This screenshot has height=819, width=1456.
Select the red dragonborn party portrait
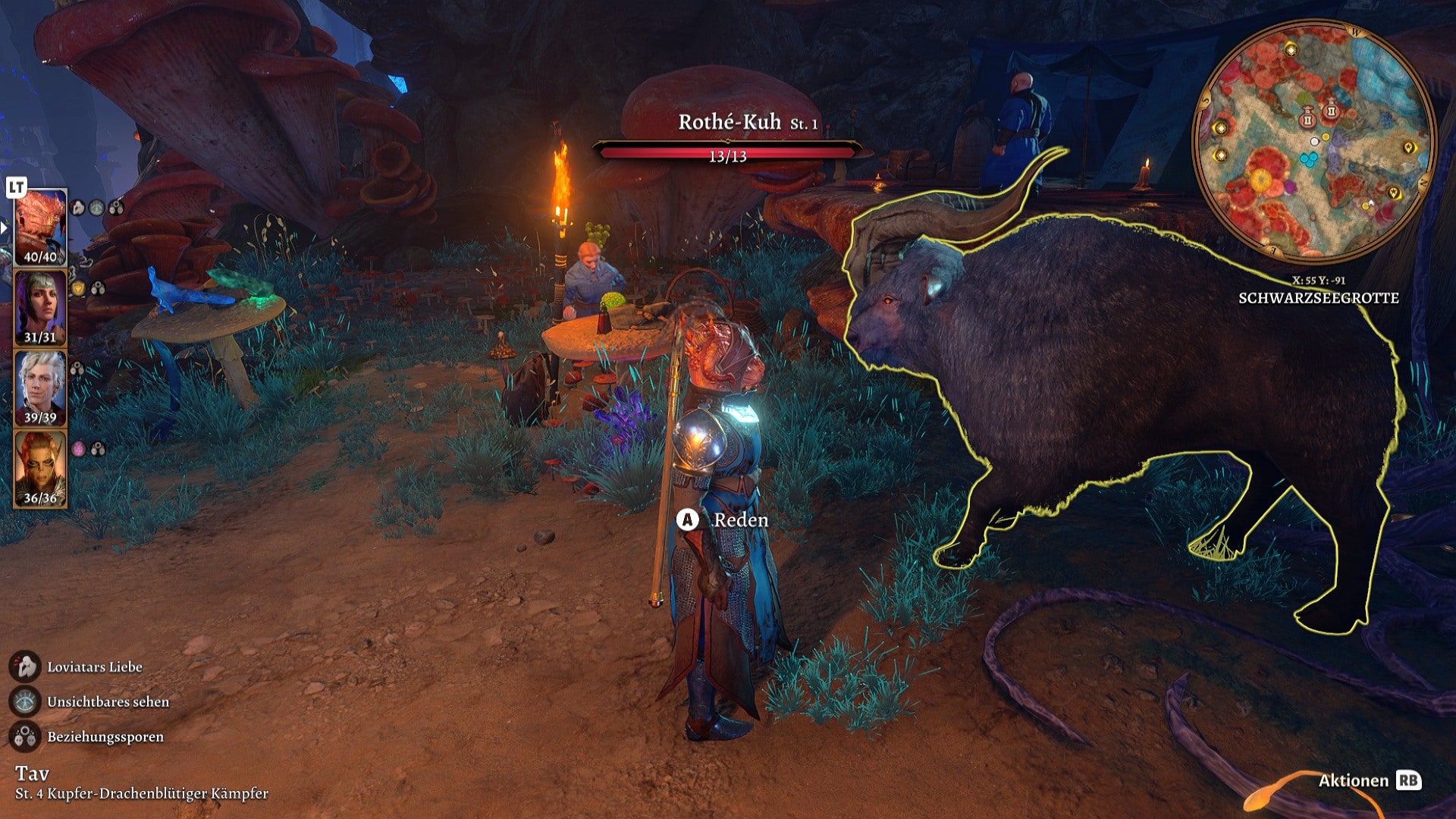click(x=40, y=227)
